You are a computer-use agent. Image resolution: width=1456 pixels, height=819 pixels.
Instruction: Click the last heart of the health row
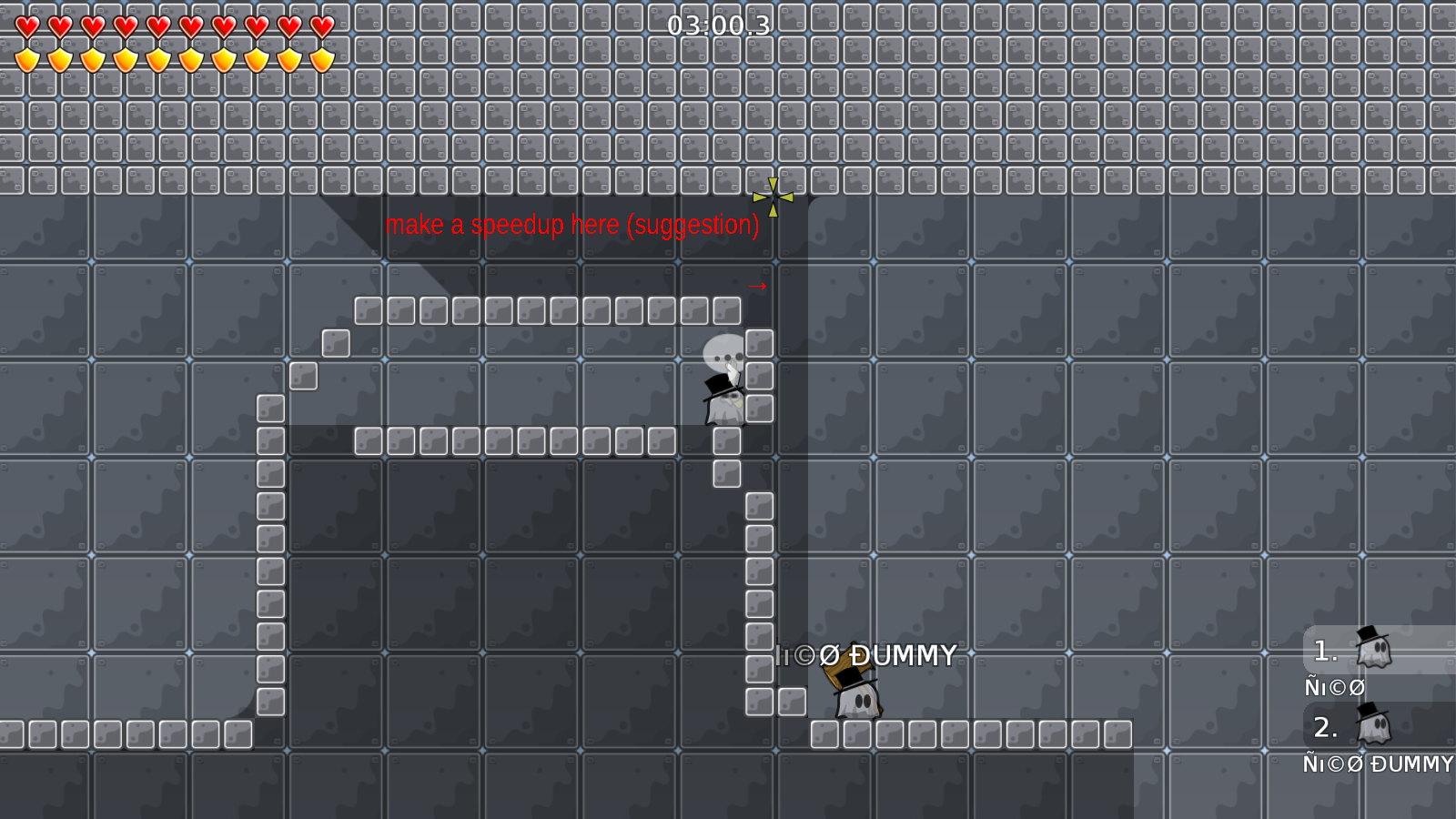pyautogui.click(x=320, y=26)
